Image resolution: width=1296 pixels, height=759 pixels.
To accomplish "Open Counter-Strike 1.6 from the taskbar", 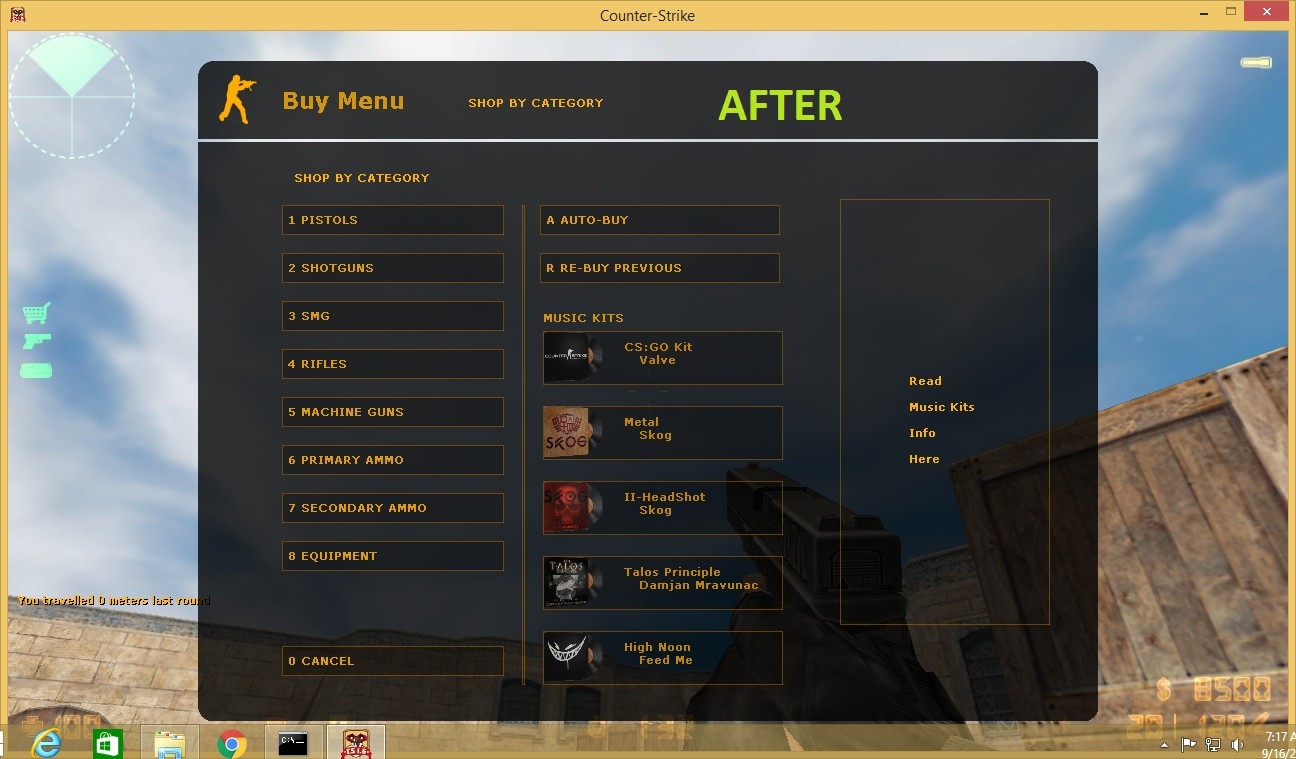I will coord(356,743).
